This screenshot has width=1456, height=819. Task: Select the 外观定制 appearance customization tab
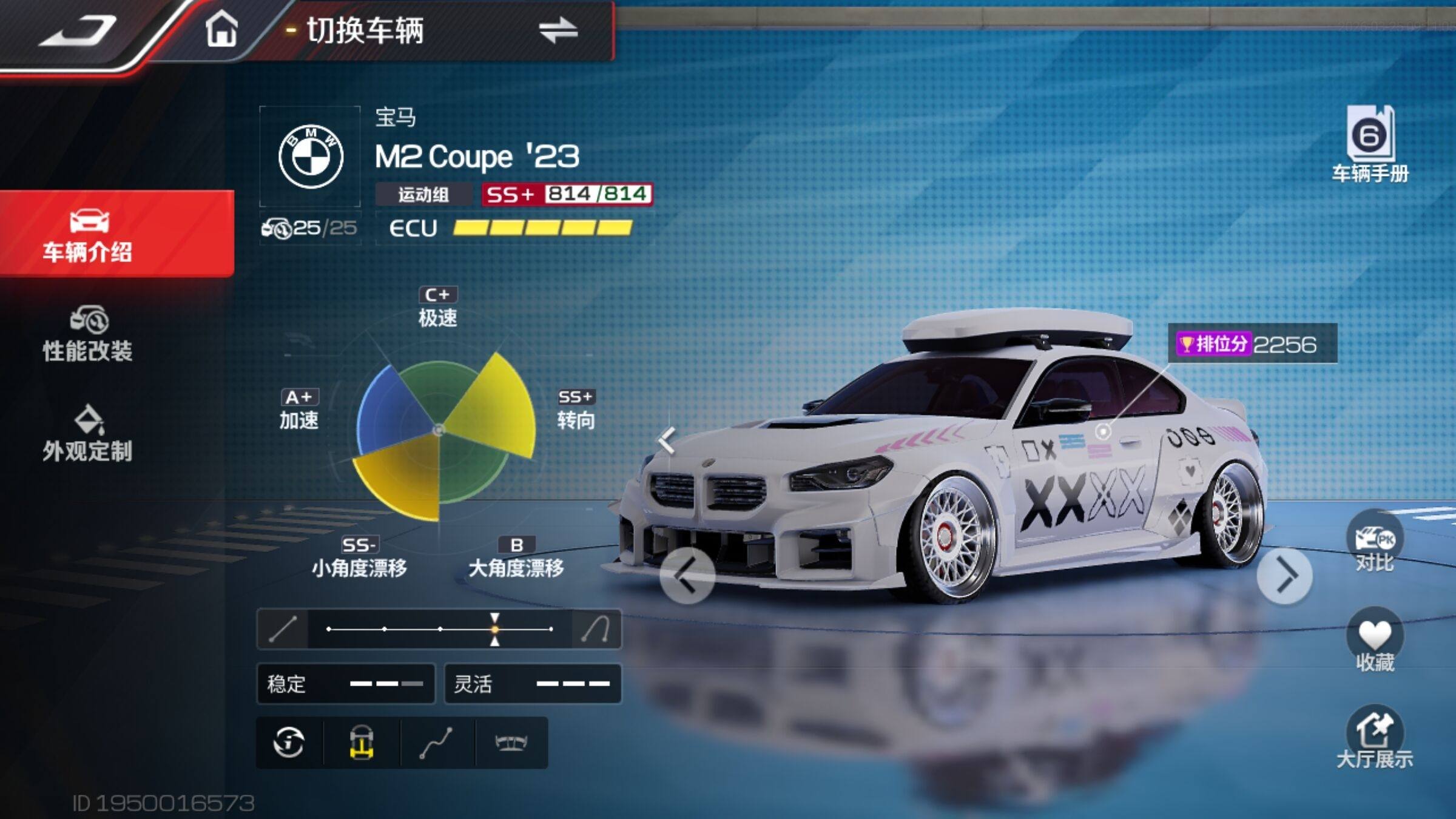tap(89, 434)
